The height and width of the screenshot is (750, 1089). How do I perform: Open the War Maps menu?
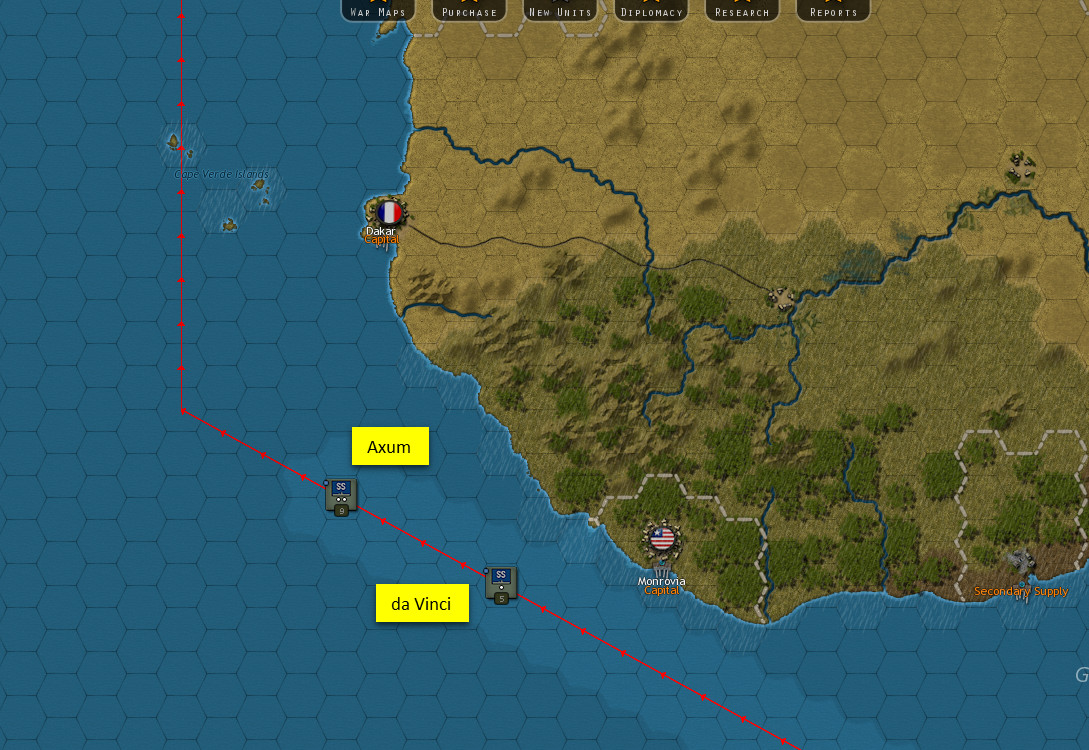tap(378, 11)
